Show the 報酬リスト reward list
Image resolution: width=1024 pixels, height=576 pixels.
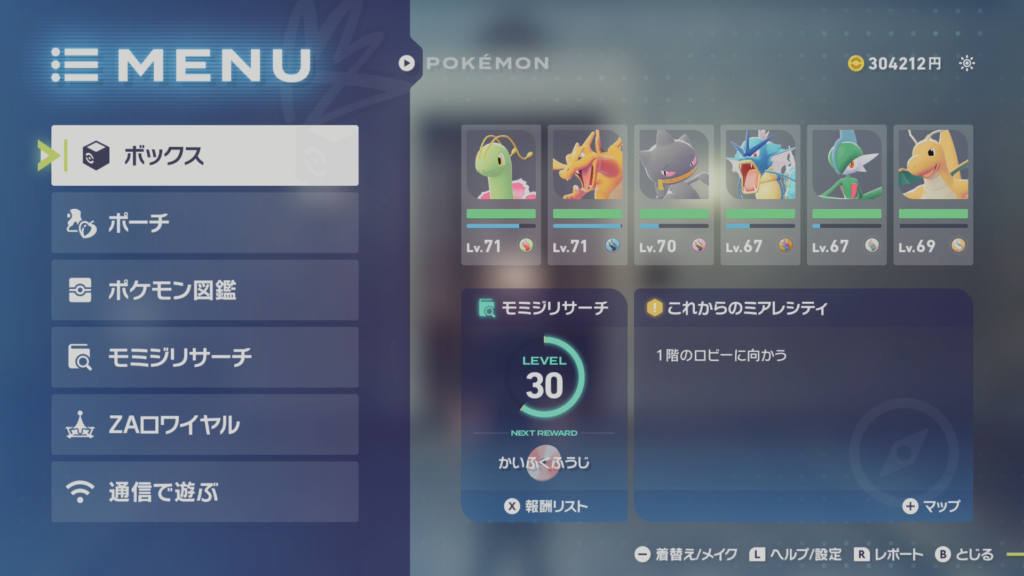pyautogui.click(x=546, y=506)
